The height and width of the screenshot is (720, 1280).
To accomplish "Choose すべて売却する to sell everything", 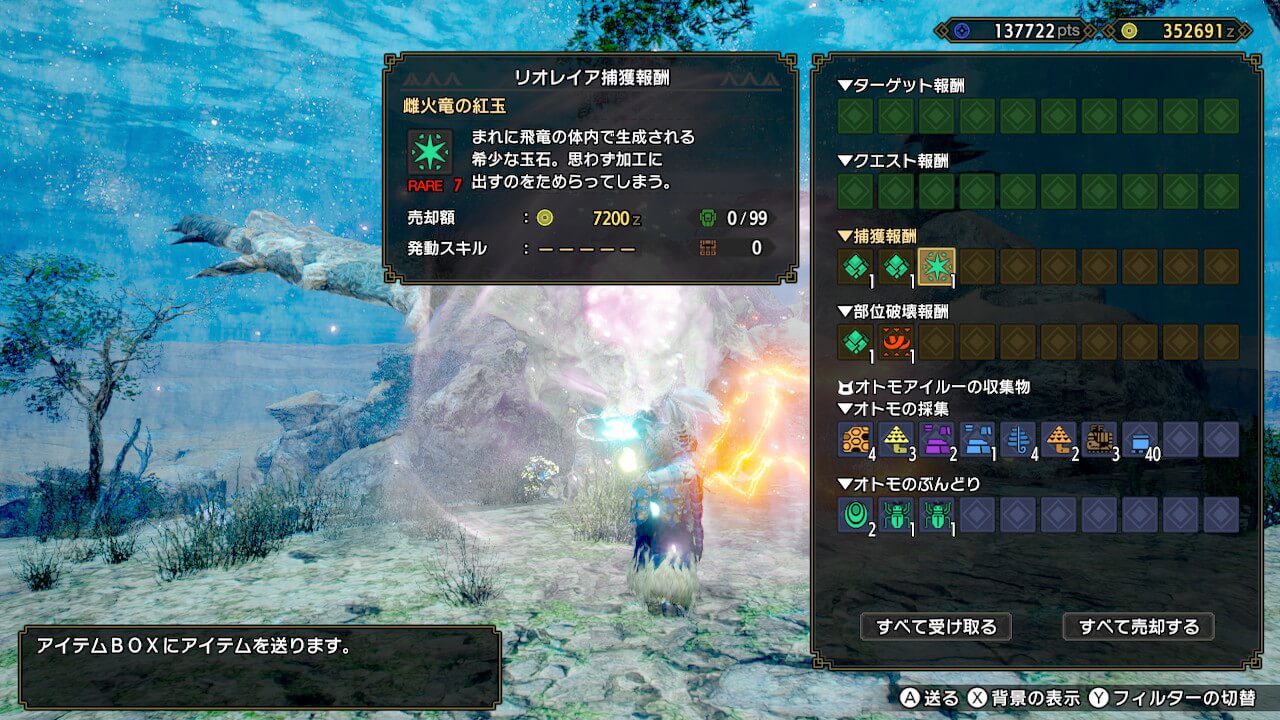I will coord(1138,627).
